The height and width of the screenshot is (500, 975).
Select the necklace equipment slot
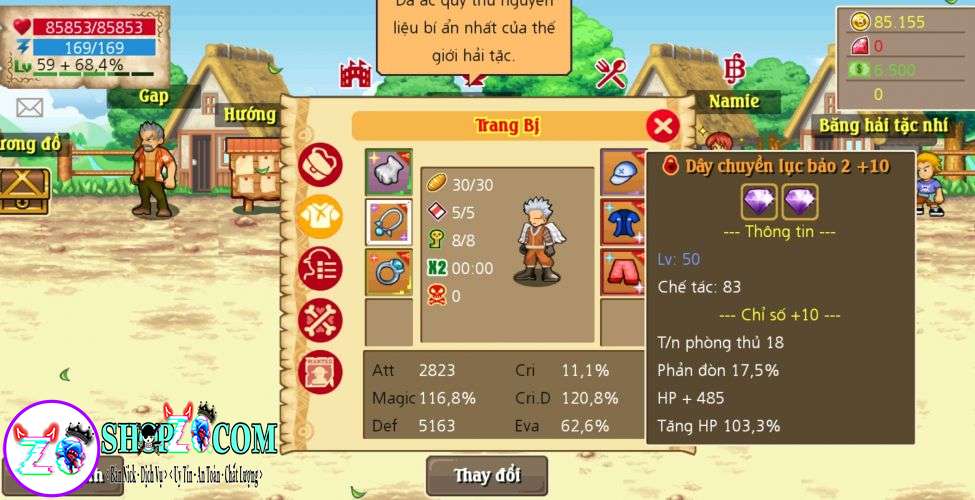(x=388, y=222)
